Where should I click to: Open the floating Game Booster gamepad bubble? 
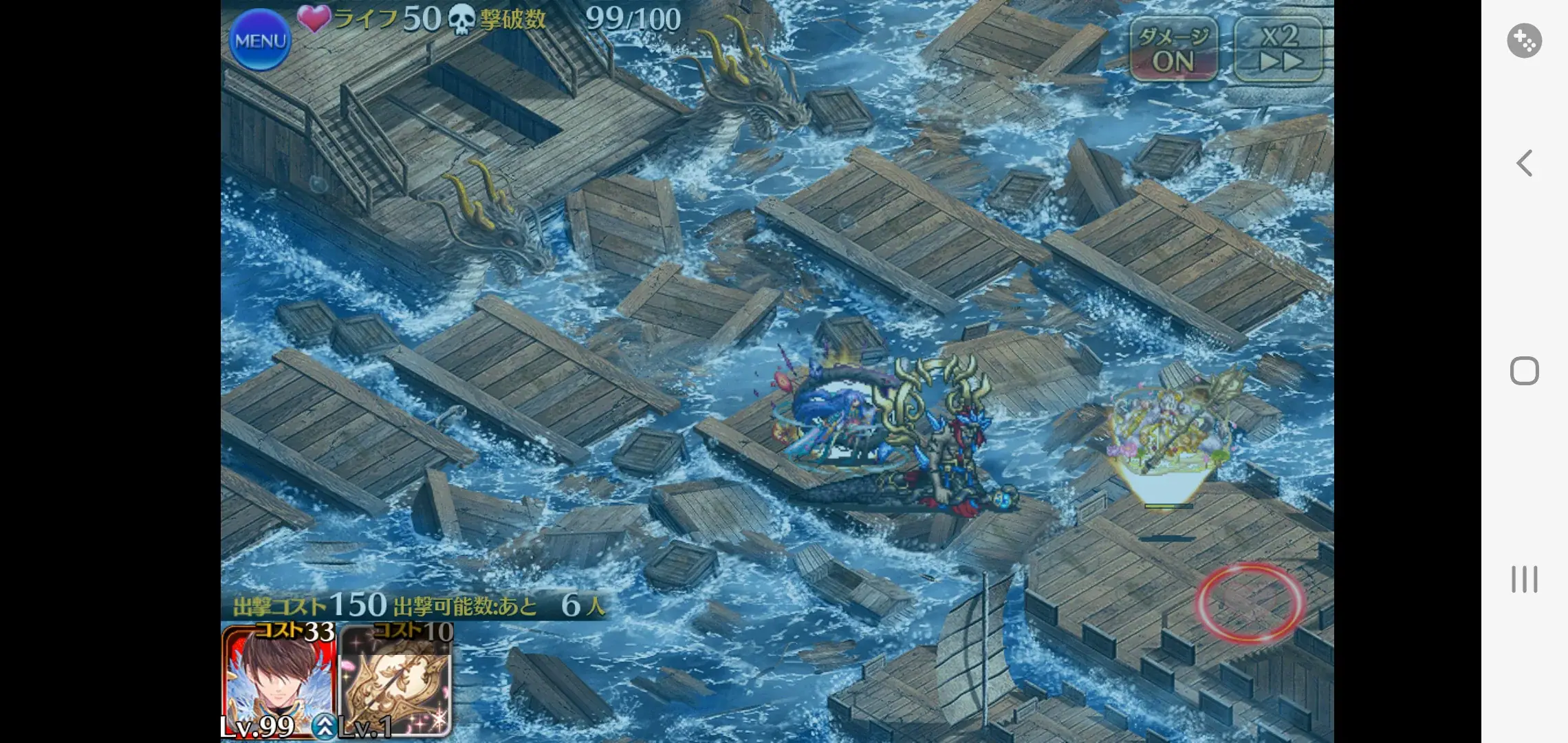[x=1524, y=40]
